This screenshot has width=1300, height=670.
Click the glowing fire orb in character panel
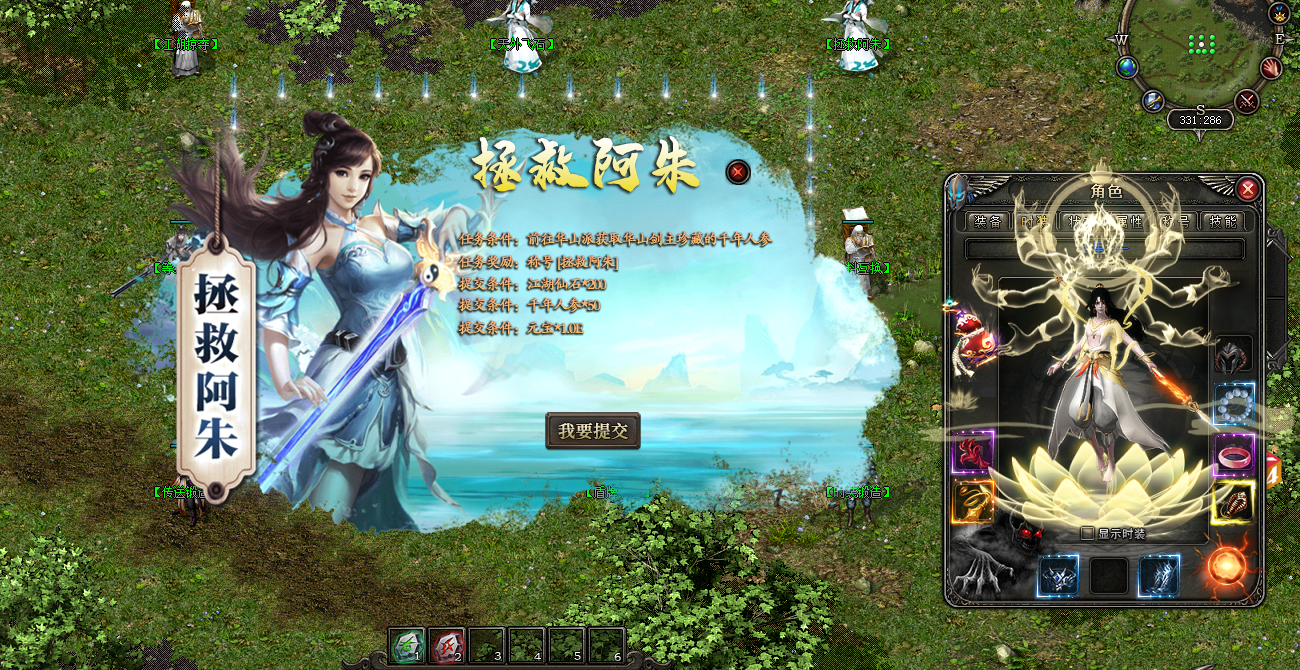1226,567
